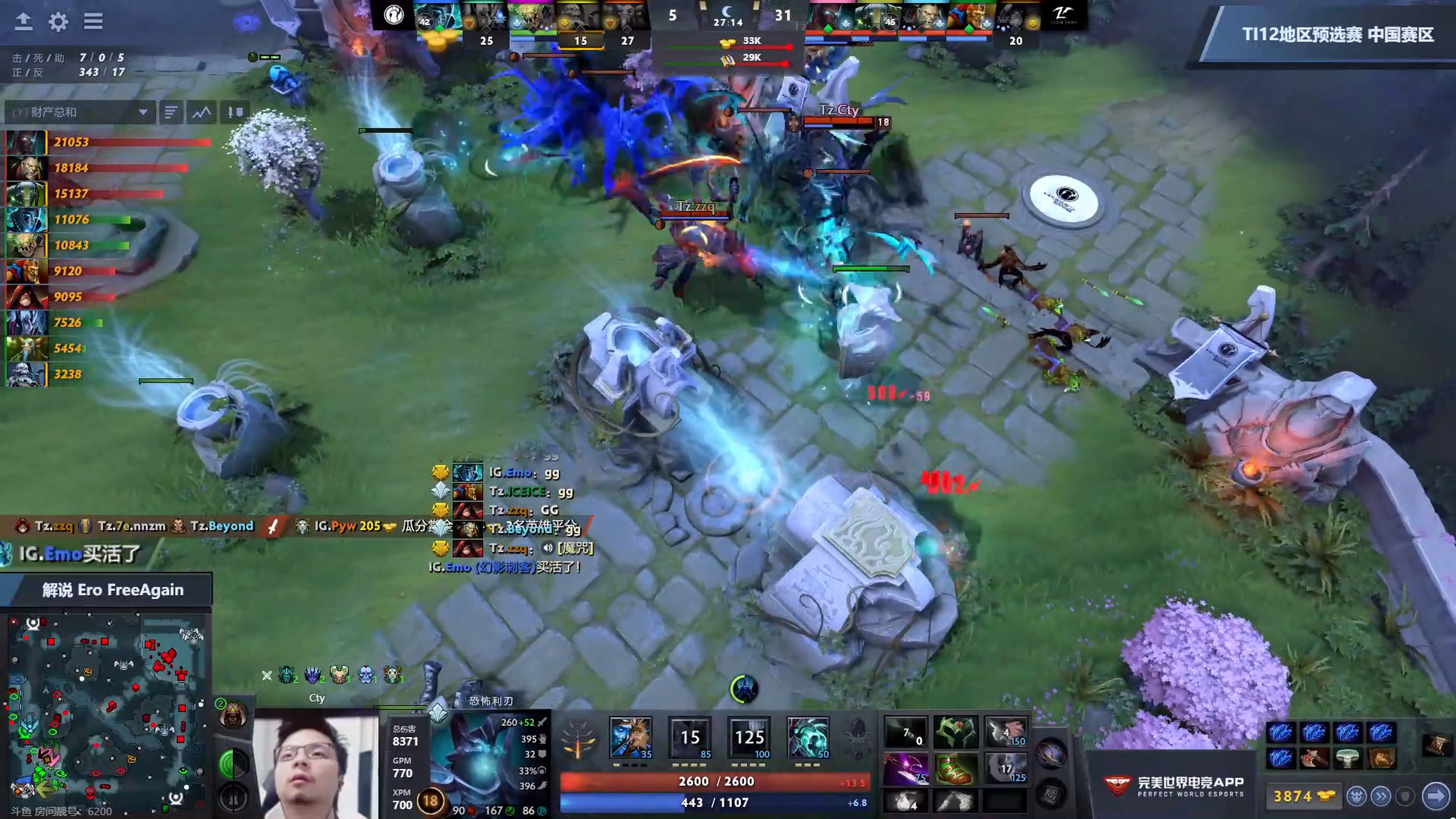Toggle the glyph shield icon bottom right
Viewport: 1456px width, 819px height.
click(x=1405, y=797)
